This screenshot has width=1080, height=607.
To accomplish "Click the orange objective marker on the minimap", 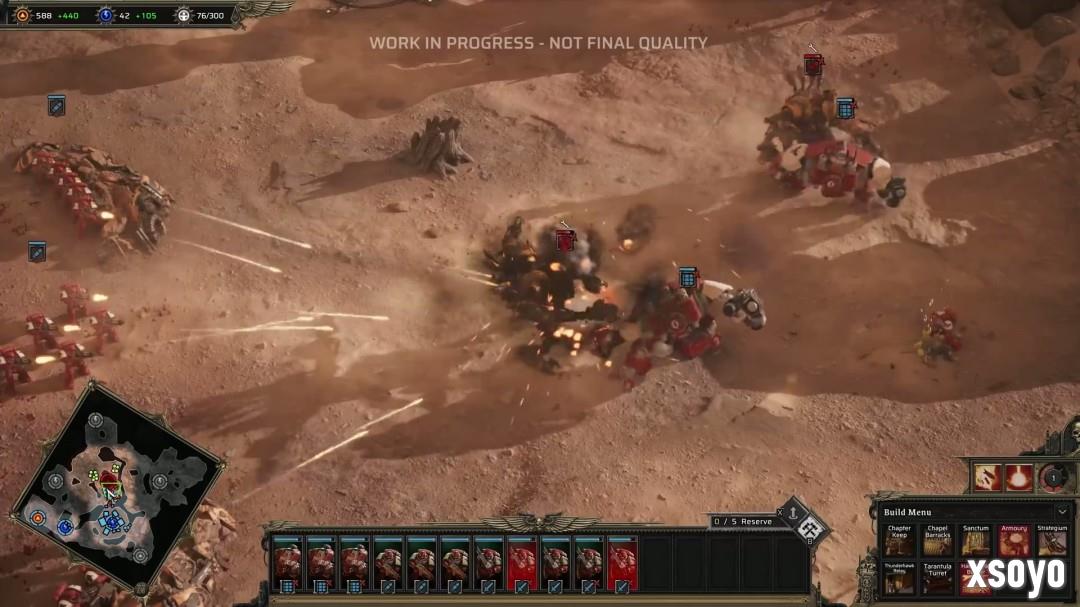I will [38, 518].
